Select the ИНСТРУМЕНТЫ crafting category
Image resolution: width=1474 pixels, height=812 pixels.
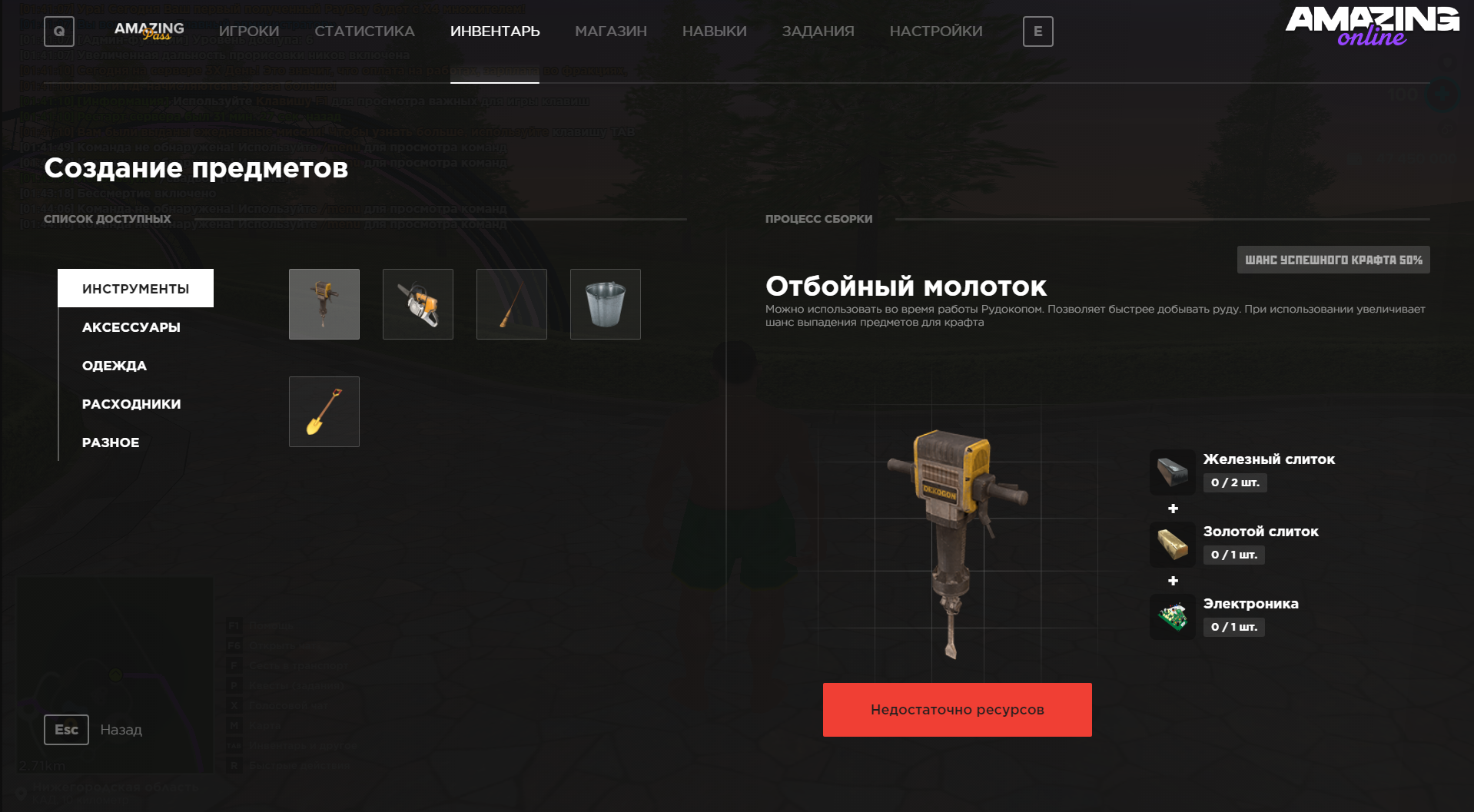[136, 289]
